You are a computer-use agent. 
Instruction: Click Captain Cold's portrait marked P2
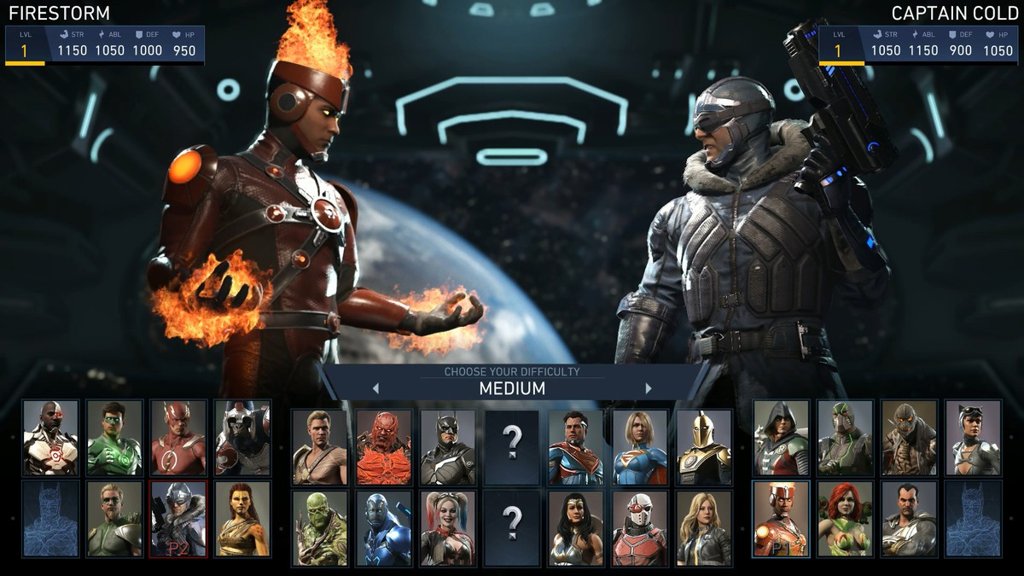pyautogui.click(x=178, y=519)
